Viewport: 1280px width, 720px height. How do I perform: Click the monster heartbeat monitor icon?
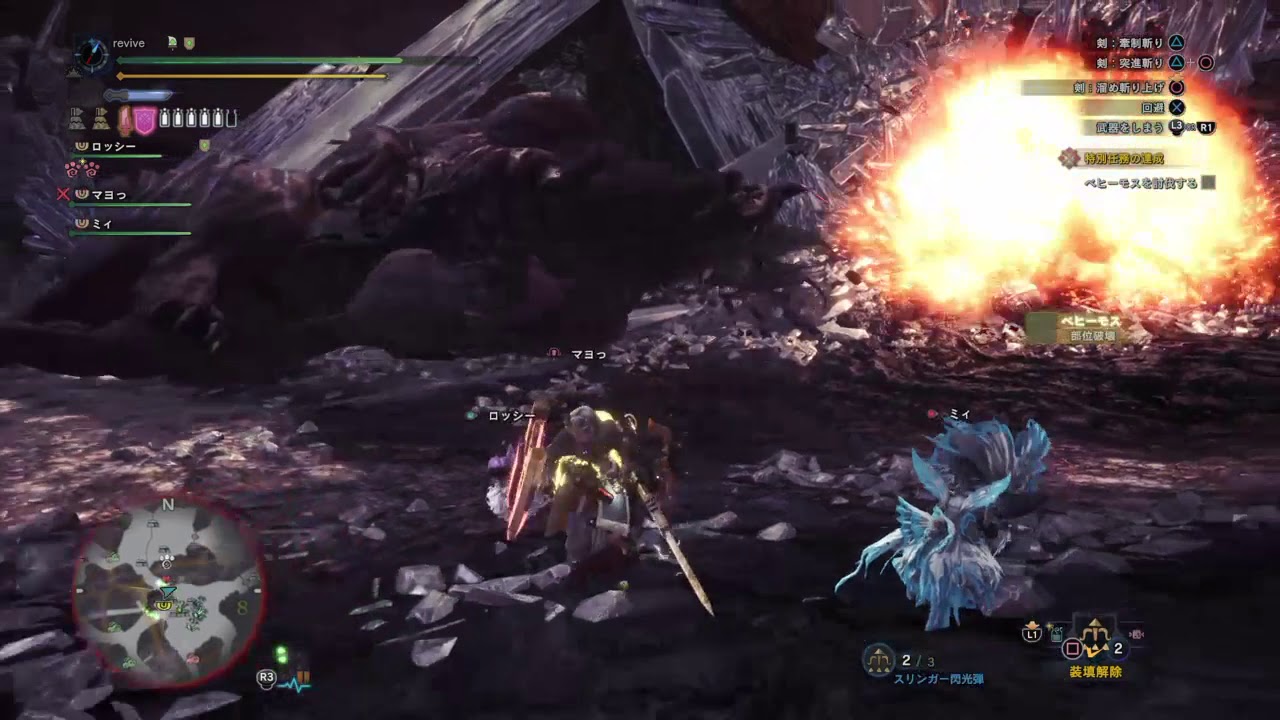tap(295, 682)
